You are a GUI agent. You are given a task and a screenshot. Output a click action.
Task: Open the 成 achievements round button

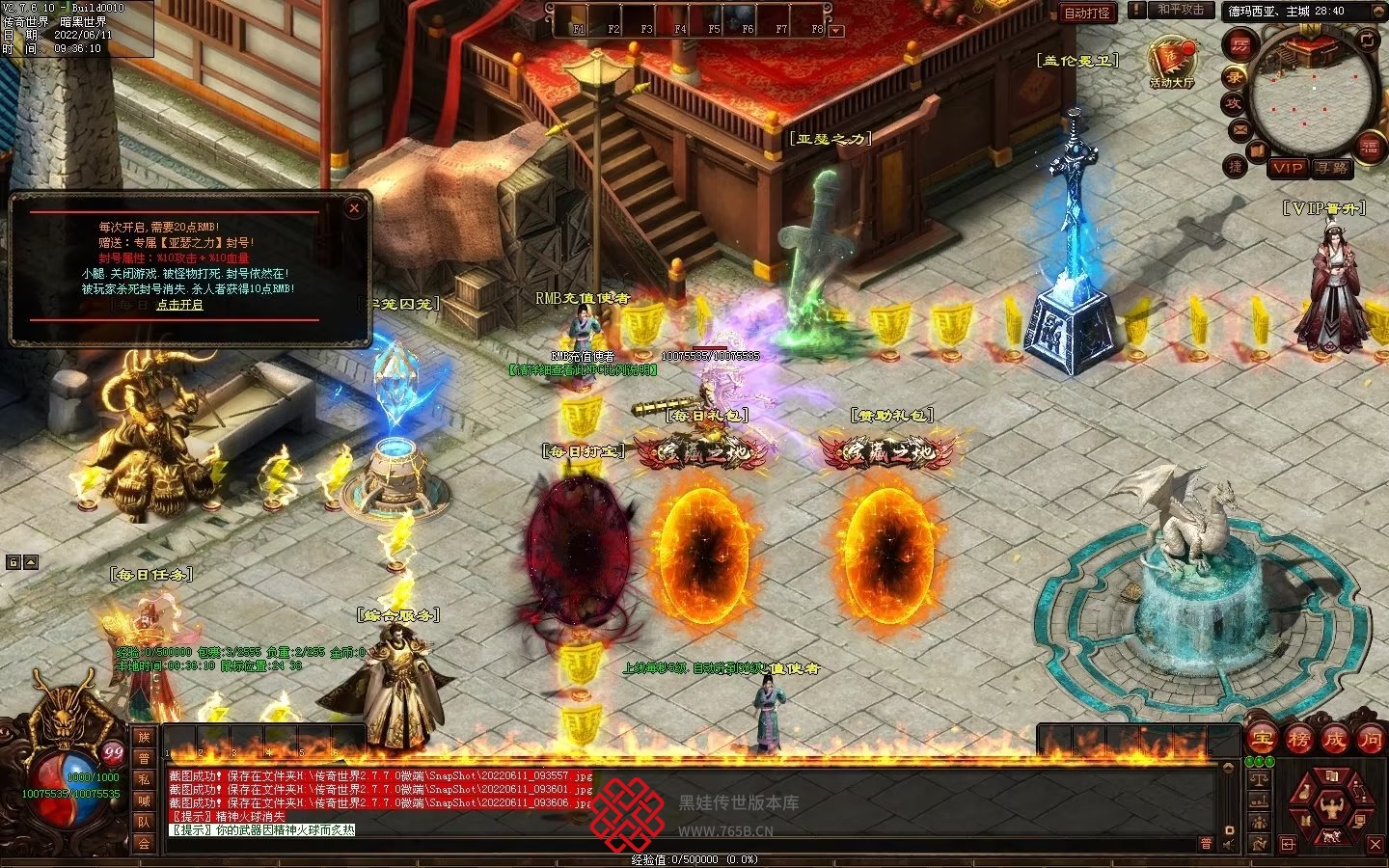pos(1335,740)
